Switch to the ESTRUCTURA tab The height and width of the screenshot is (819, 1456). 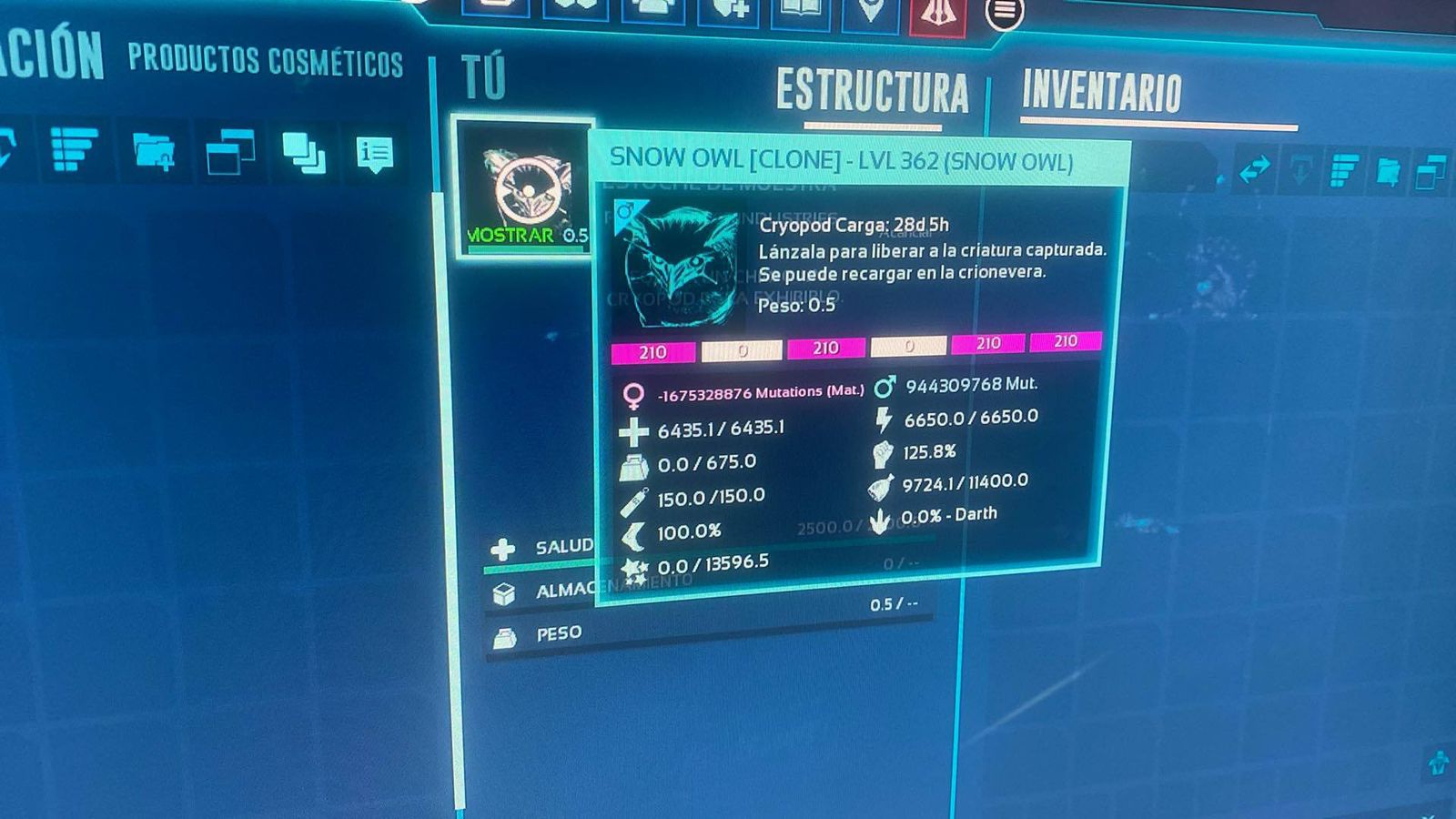872,89
